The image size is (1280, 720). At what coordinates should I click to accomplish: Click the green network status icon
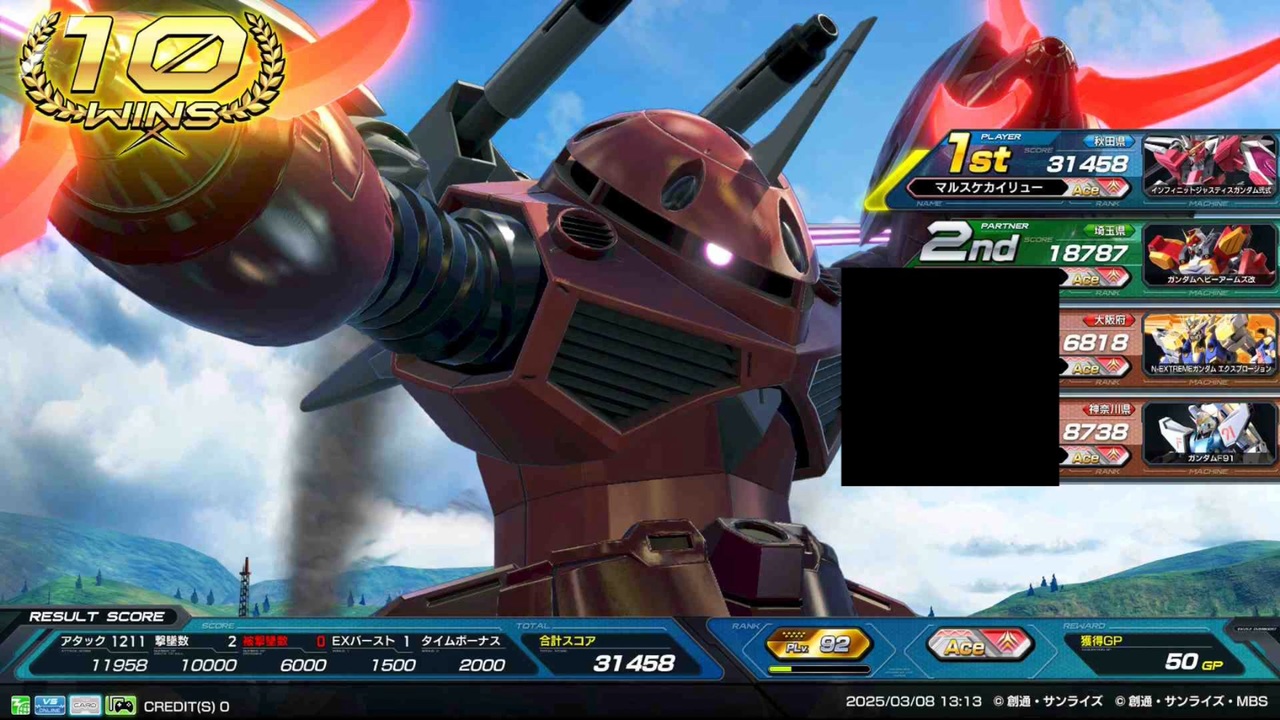point(21,706)
